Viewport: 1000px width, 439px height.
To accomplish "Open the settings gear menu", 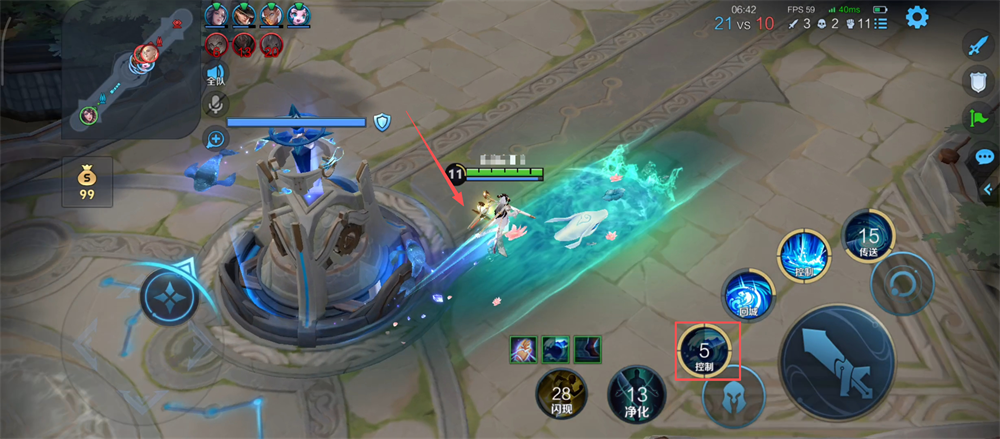I will click(x=916, y=17).
